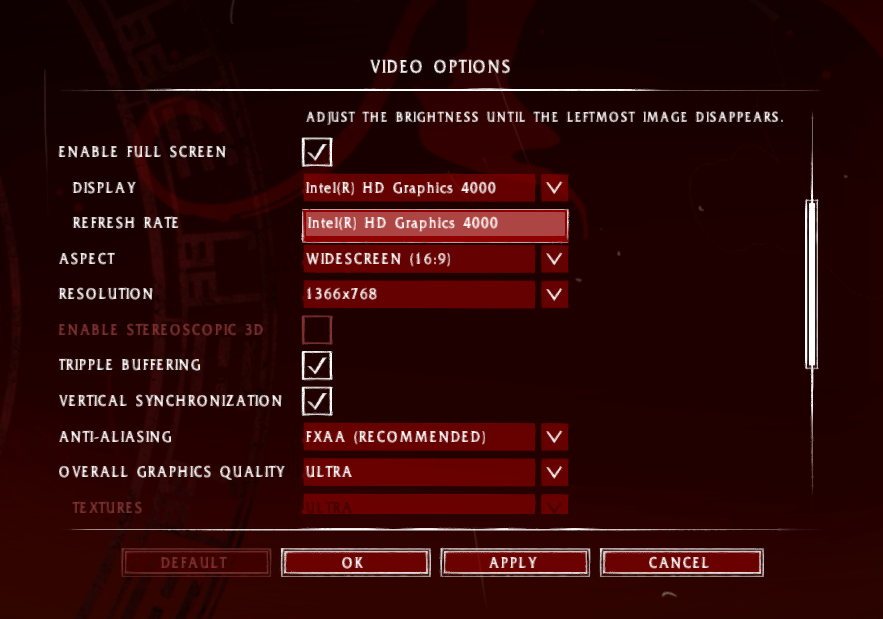The image size is (883, 619).
Task: Confirm settings with the OK button
Action: 353,563
